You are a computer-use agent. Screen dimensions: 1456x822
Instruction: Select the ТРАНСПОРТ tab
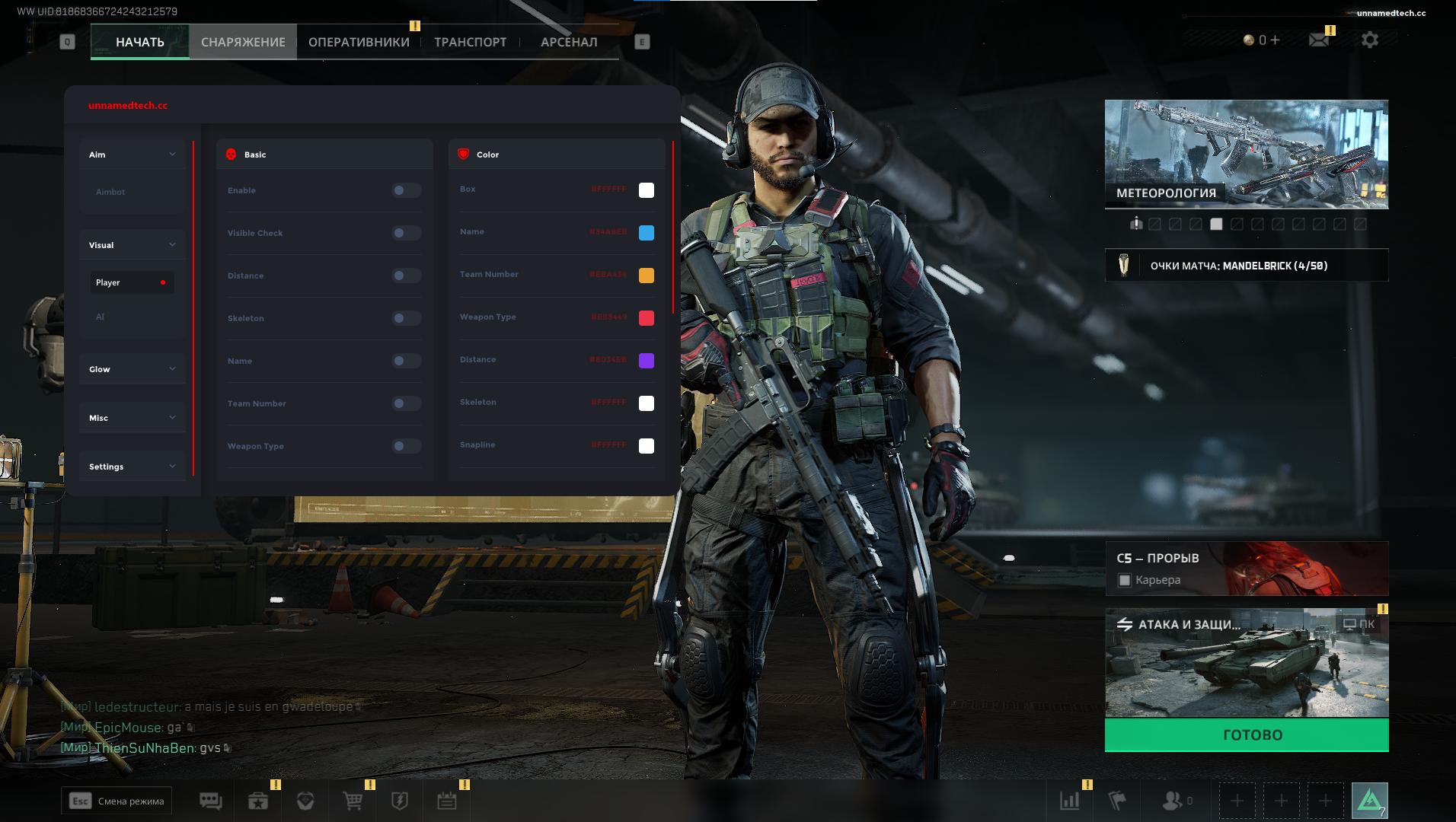click(470, 42)
